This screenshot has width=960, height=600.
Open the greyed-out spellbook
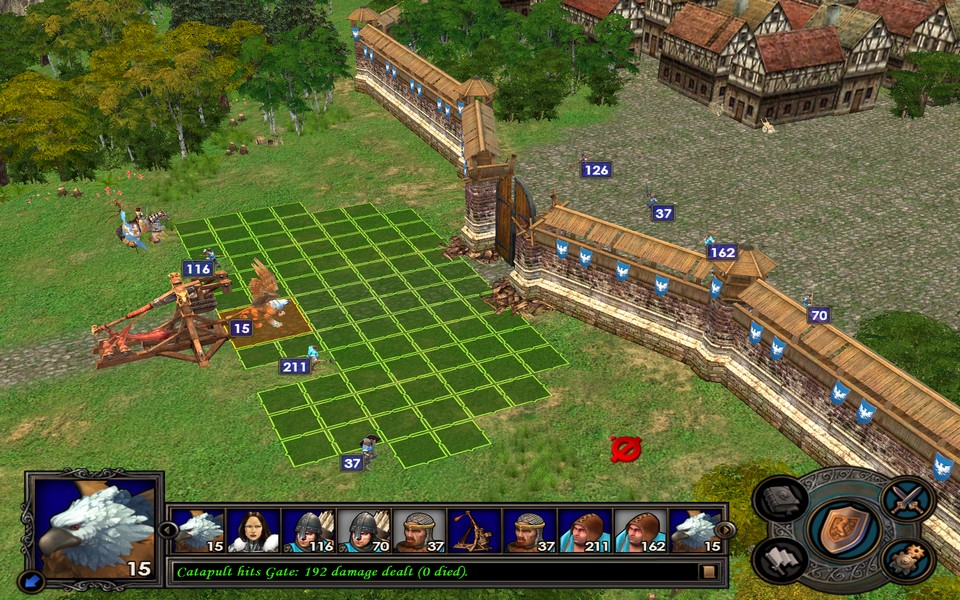click(x=780, y=500)
